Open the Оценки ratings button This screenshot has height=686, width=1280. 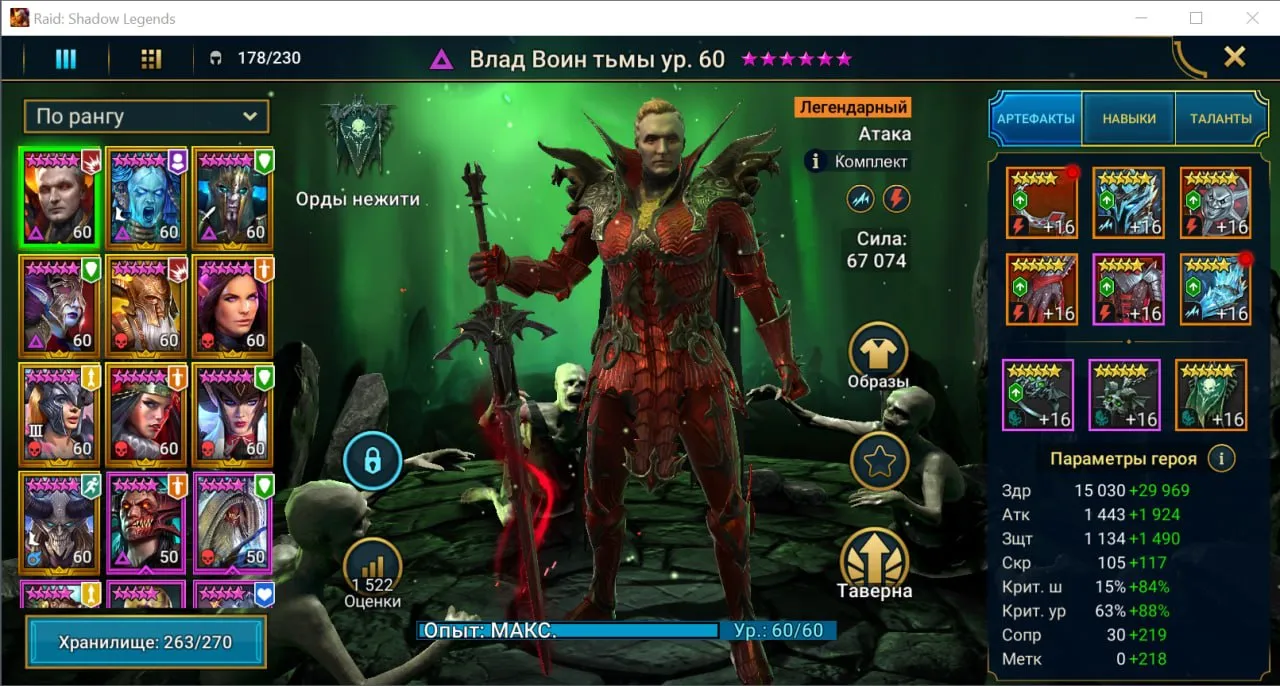click(372, 572)
